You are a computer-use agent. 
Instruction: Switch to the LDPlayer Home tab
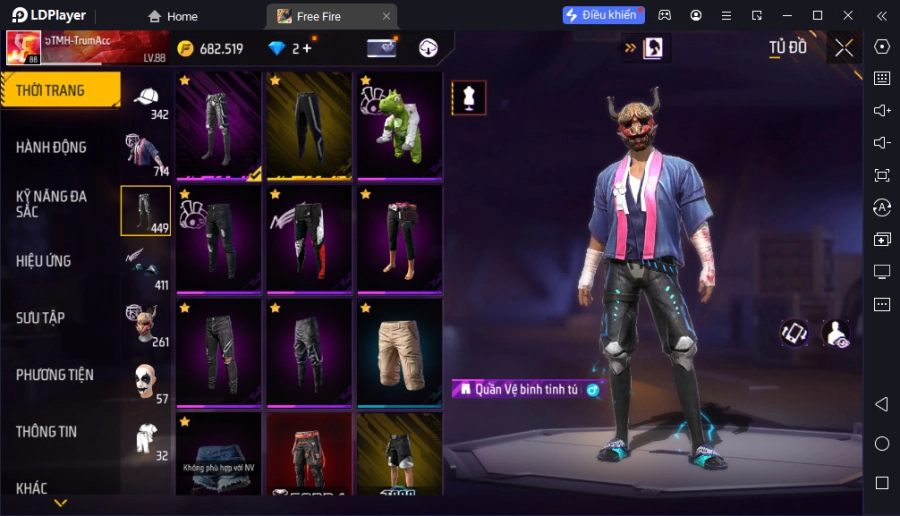click(x=172, y=16)
